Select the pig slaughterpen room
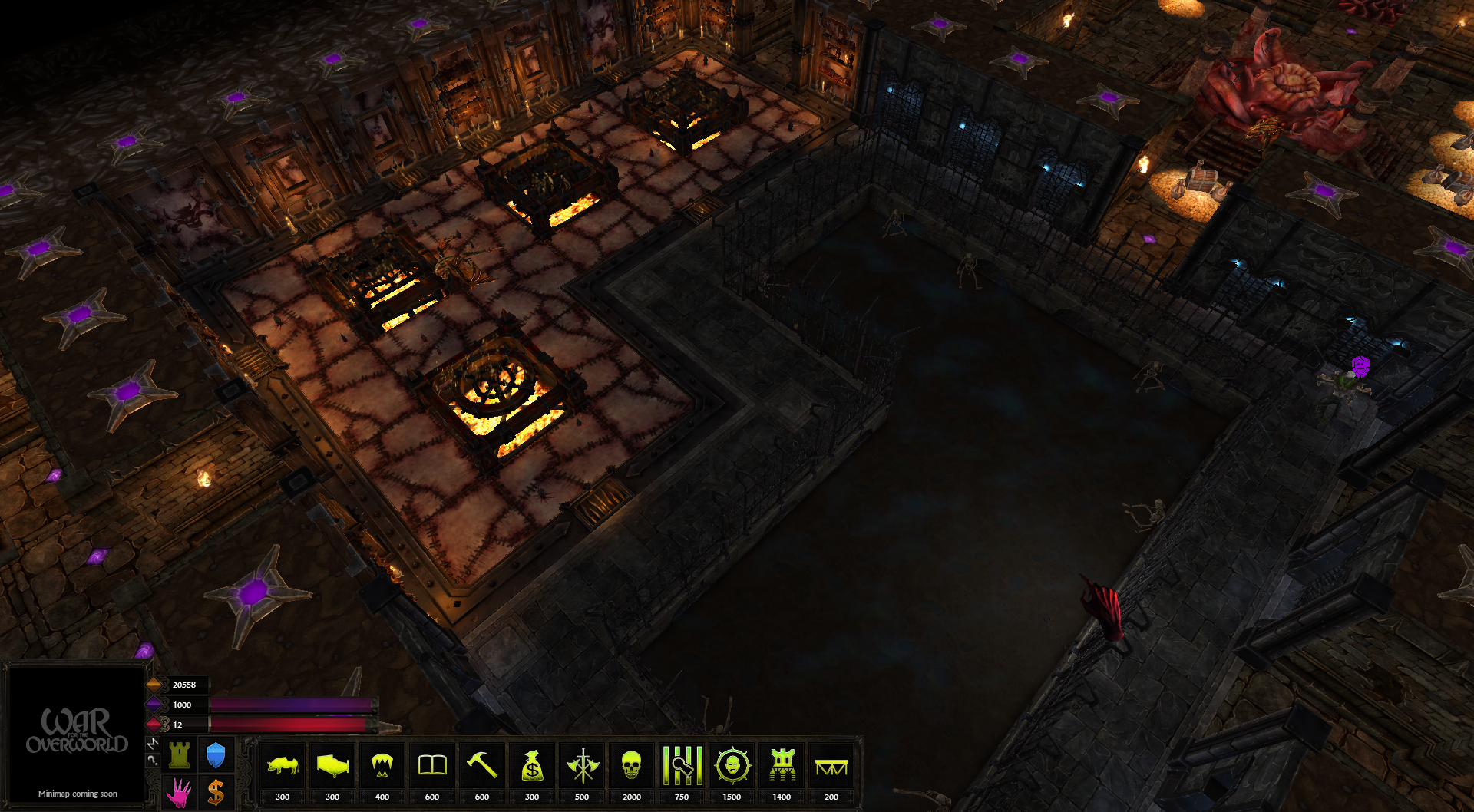The width and height of the screenshot is (1474, 812). pos(283,765)
